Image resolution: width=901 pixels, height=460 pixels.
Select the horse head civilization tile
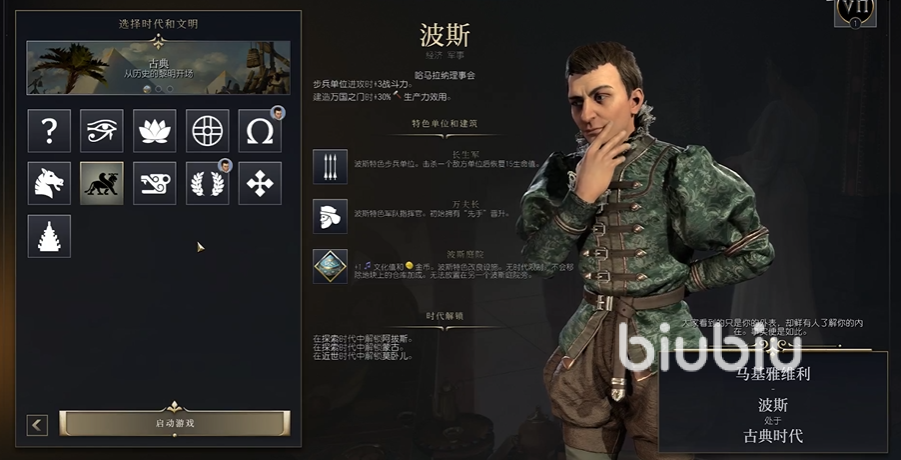pos(49,183)
